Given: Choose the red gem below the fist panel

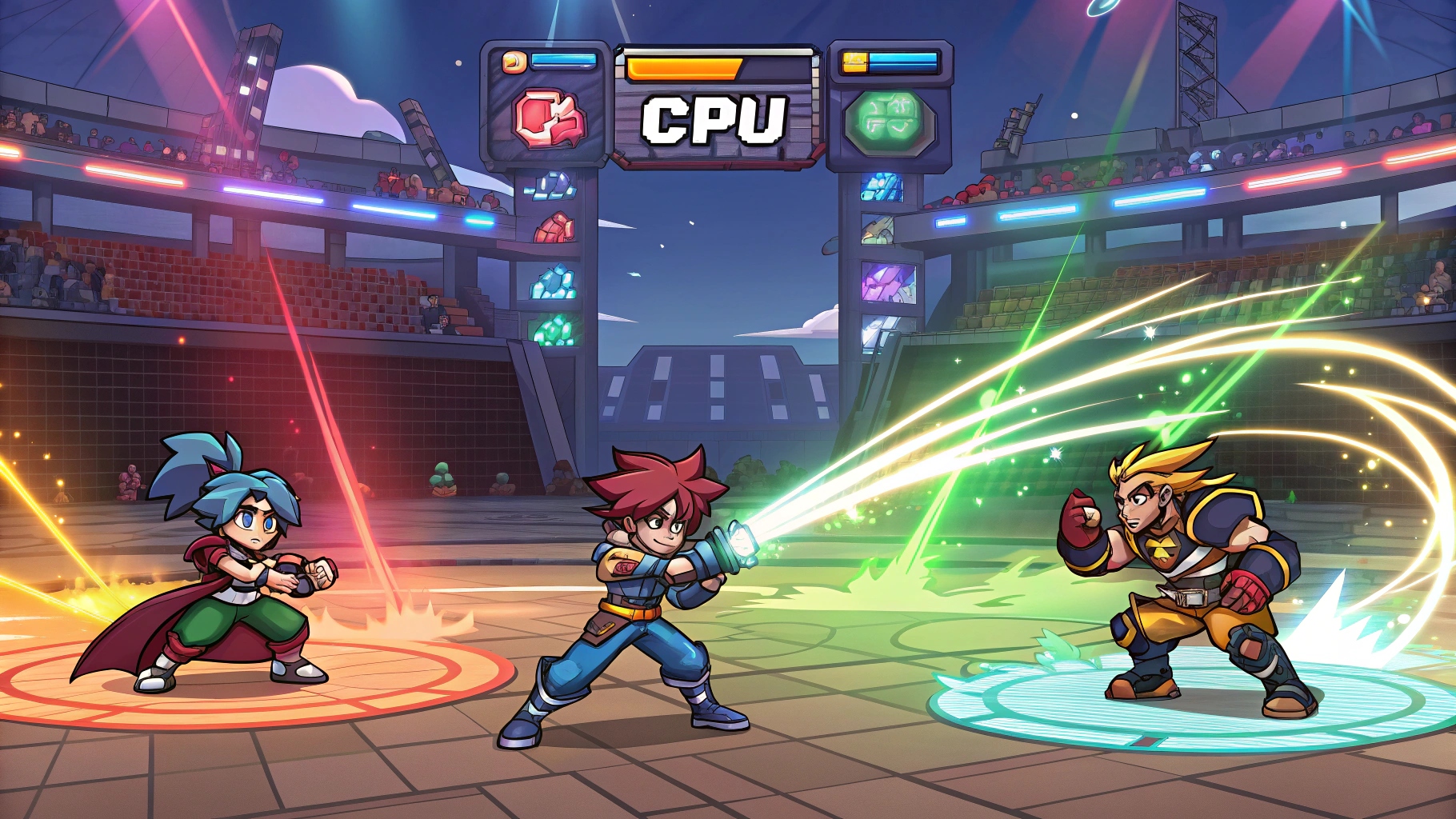Looking at the screenshot, I should (x=554, y=228).
